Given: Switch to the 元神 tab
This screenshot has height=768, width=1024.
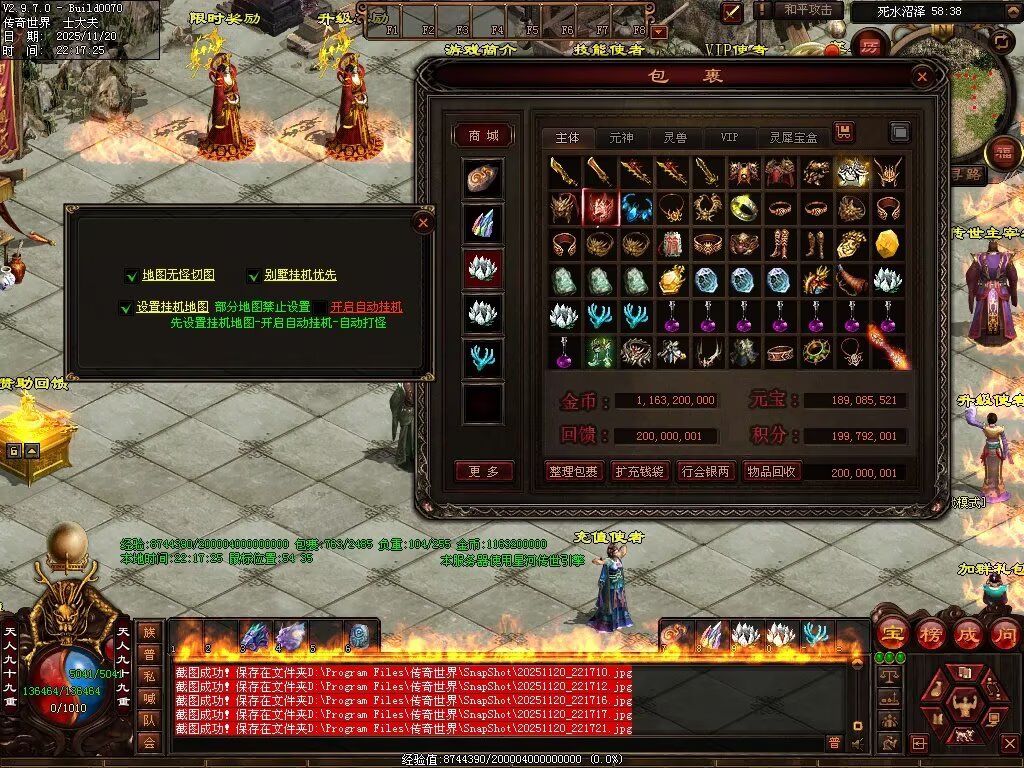Looking at the screenshot, I should click(x=621, y=137).
